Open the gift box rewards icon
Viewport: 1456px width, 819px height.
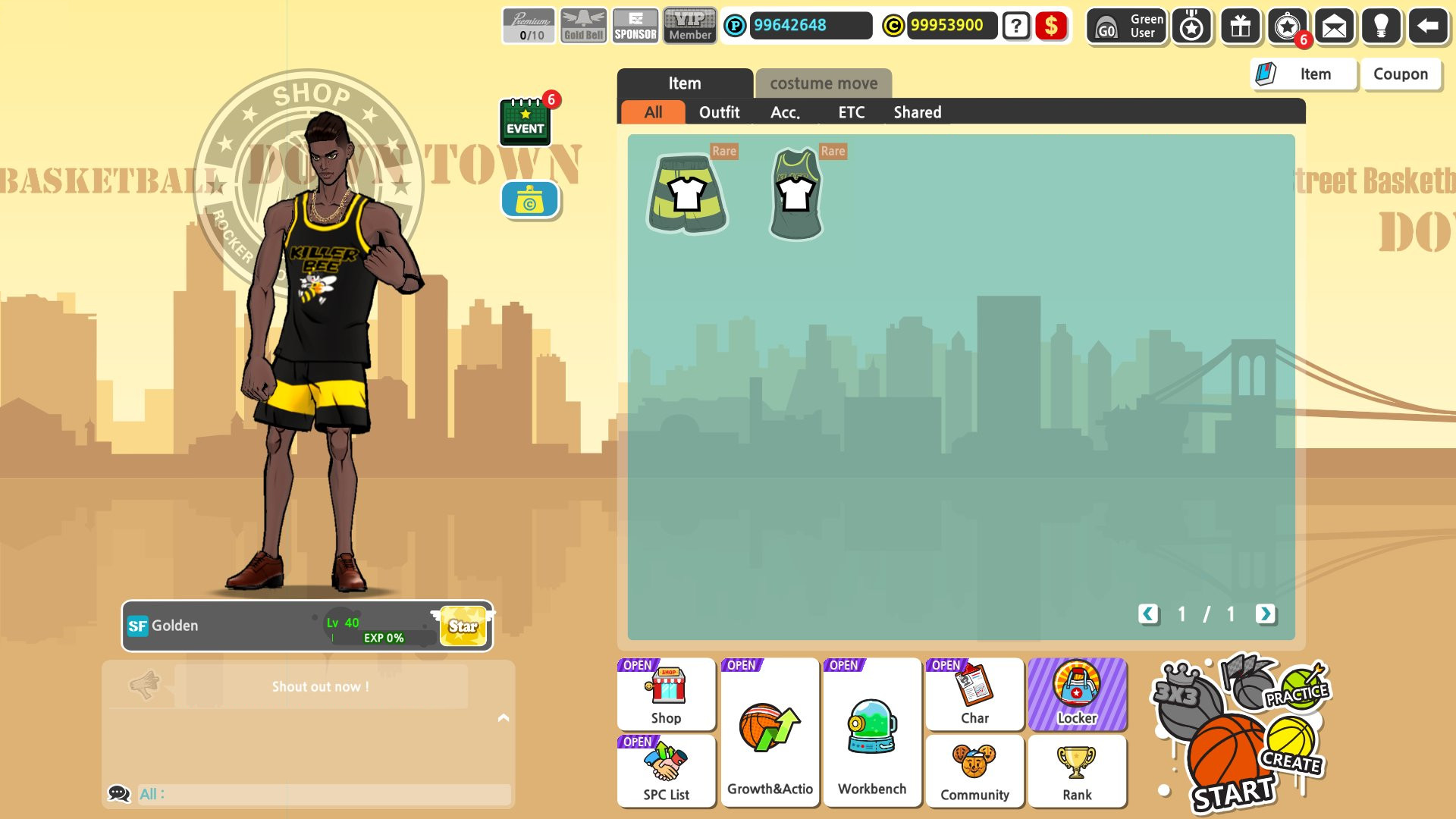1239,27
